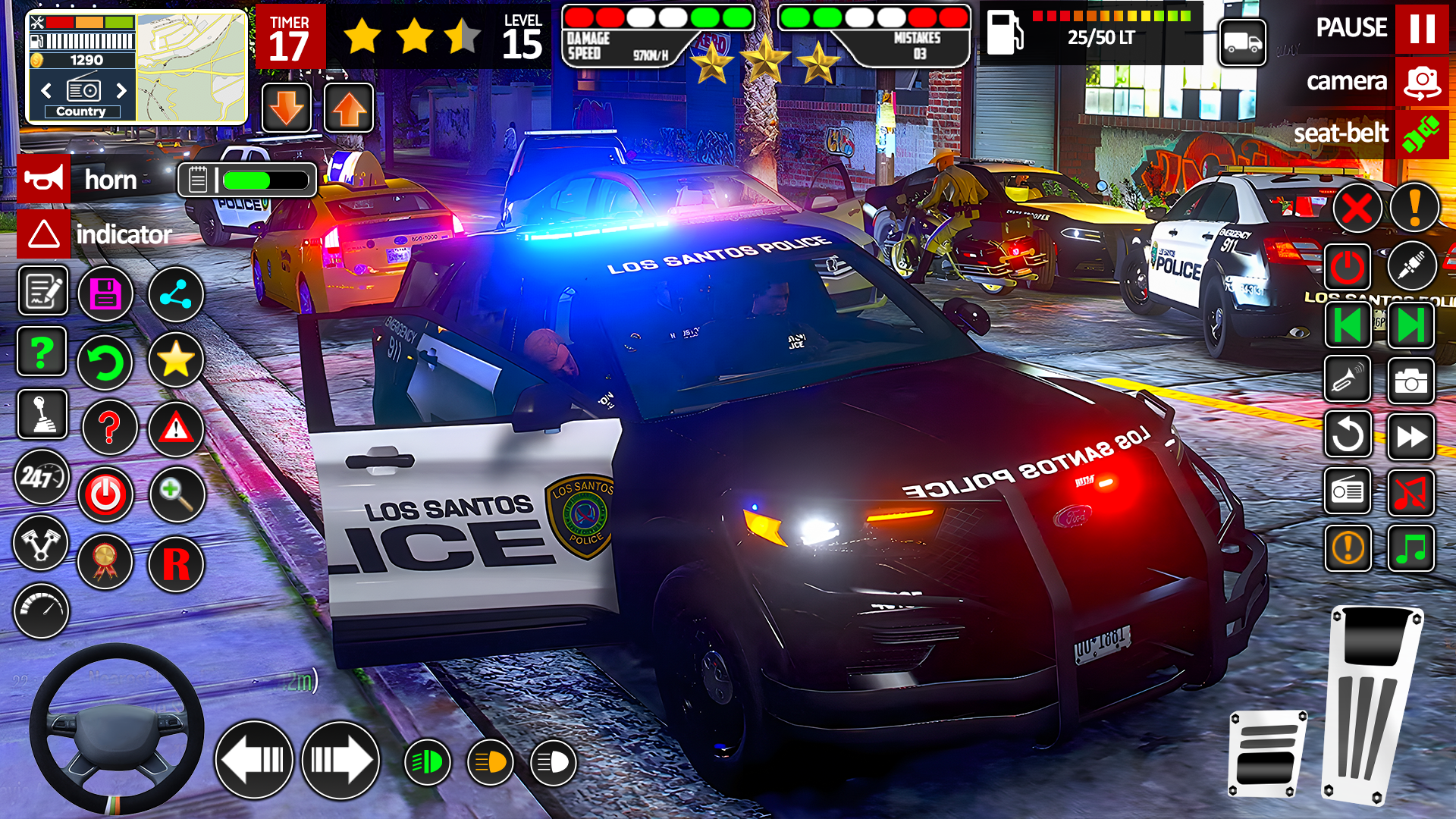
Task: Skip forward with the fast-forward icon
Action: [x=1410, y=436]
